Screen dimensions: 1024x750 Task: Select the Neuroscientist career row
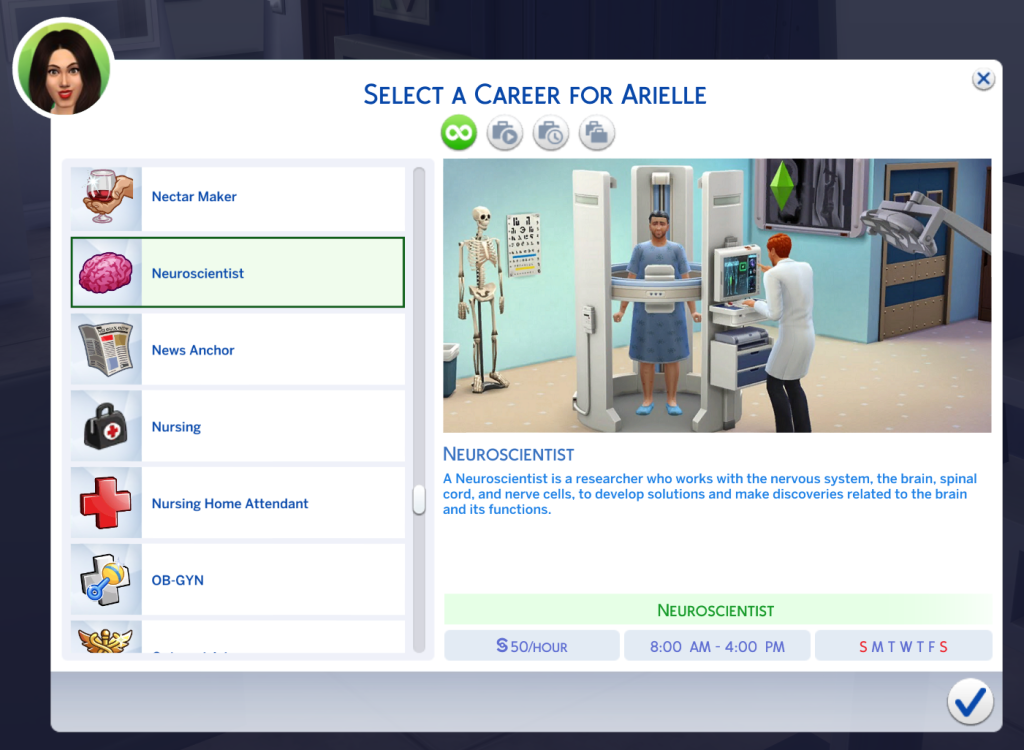point(238,273)
